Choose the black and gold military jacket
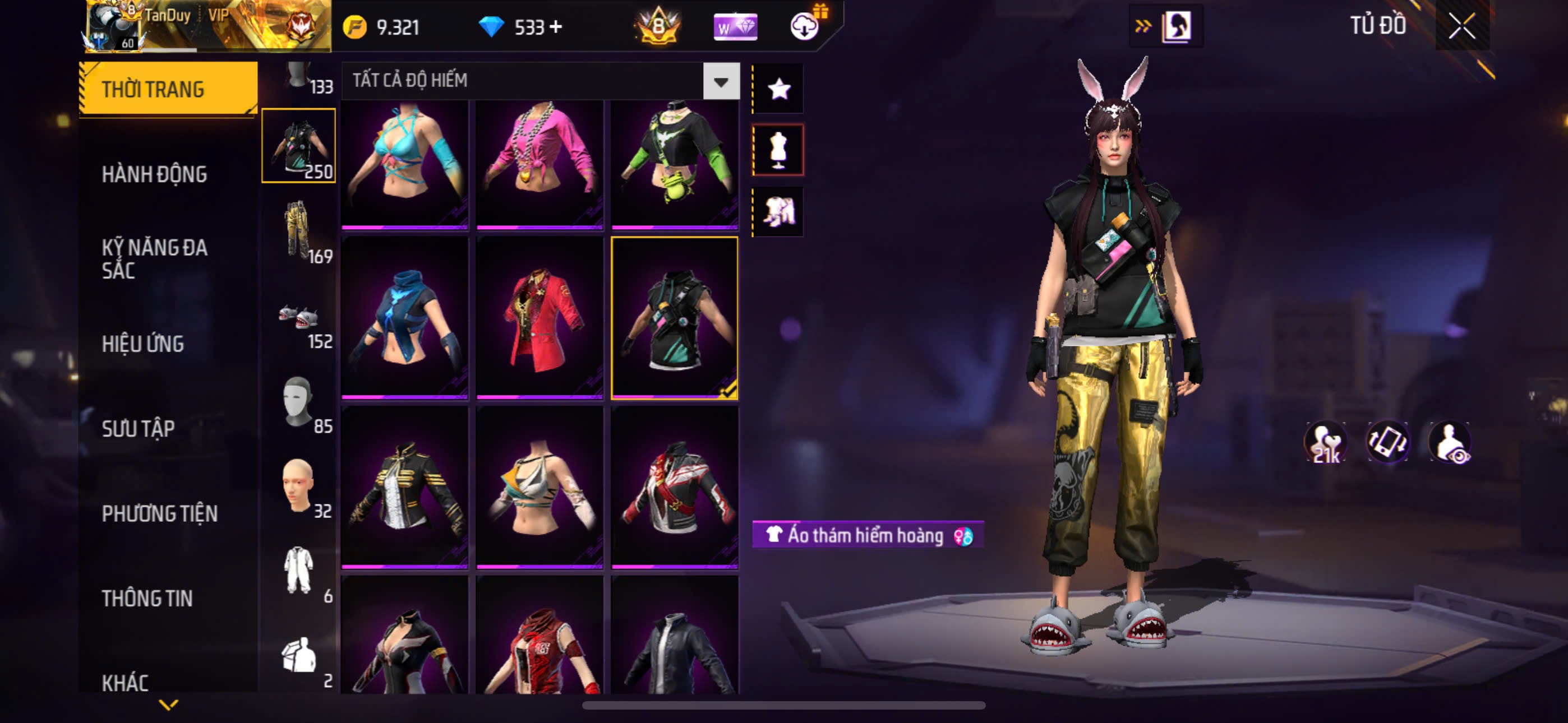This screenshot has height=723, width=1568. (405, 488)
